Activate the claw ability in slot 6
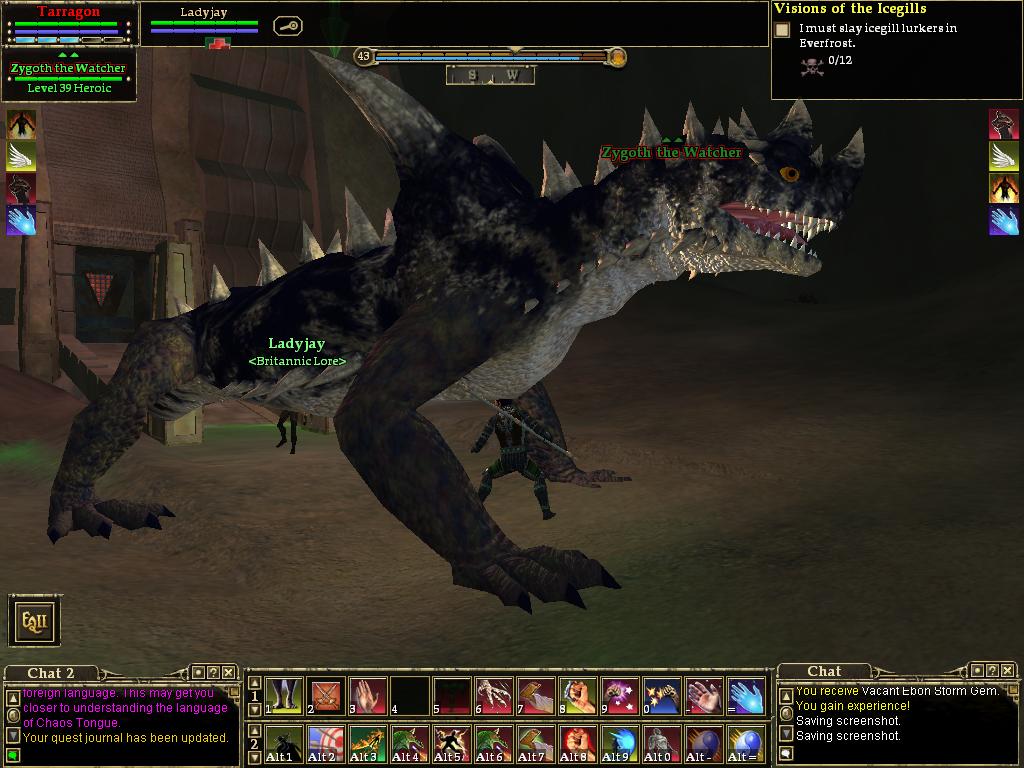Viewport: 1024px width, 768px height. (494, 696)
